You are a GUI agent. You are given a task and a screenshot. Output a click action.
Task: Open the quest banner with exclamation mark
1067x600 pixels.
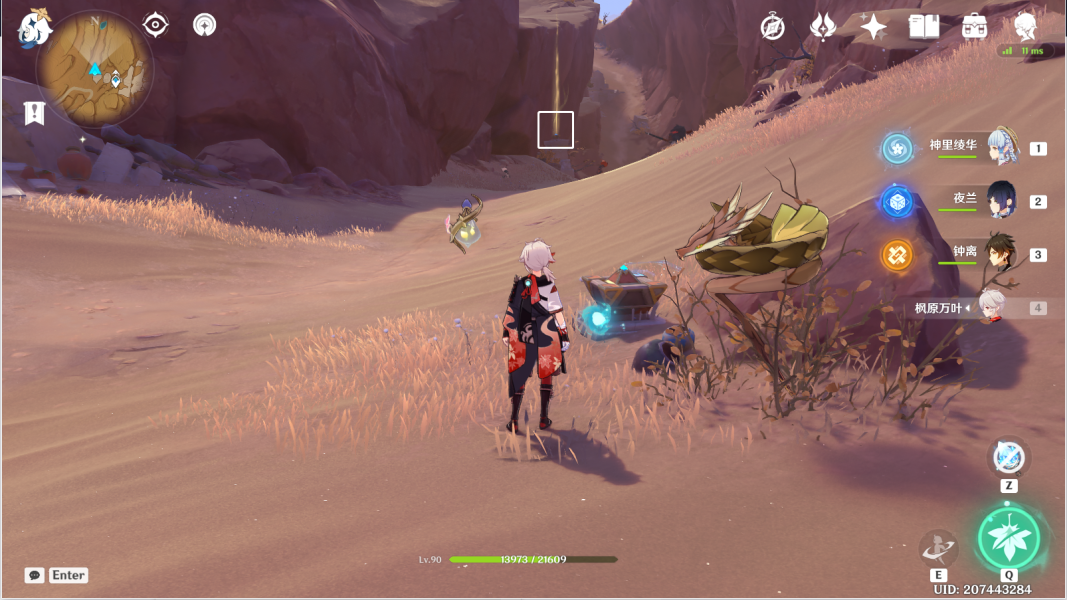pyautogui.click(x=35, y=113)
